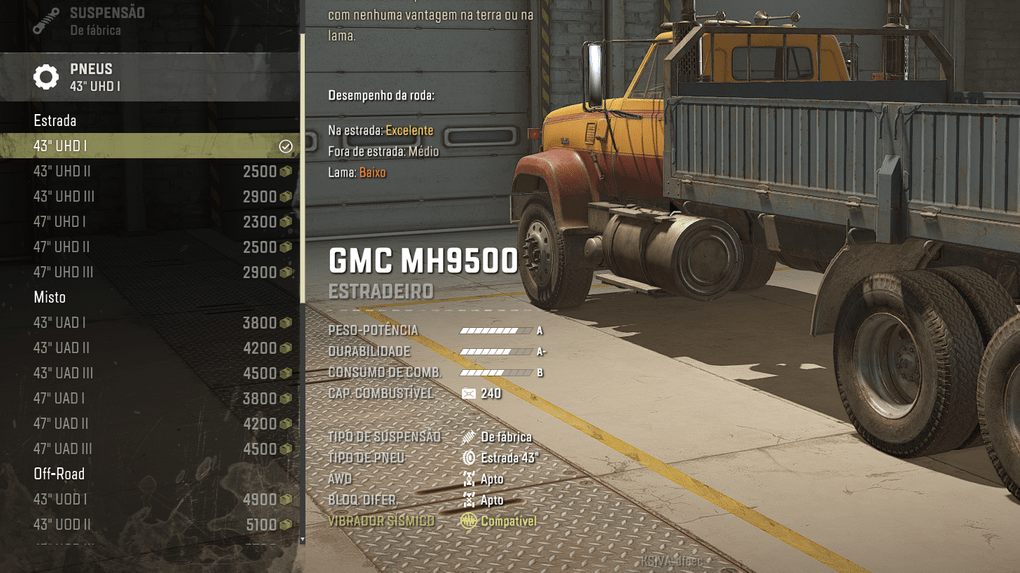Choose the 43" UAD II tire
1020x573 pixels.
150,348
